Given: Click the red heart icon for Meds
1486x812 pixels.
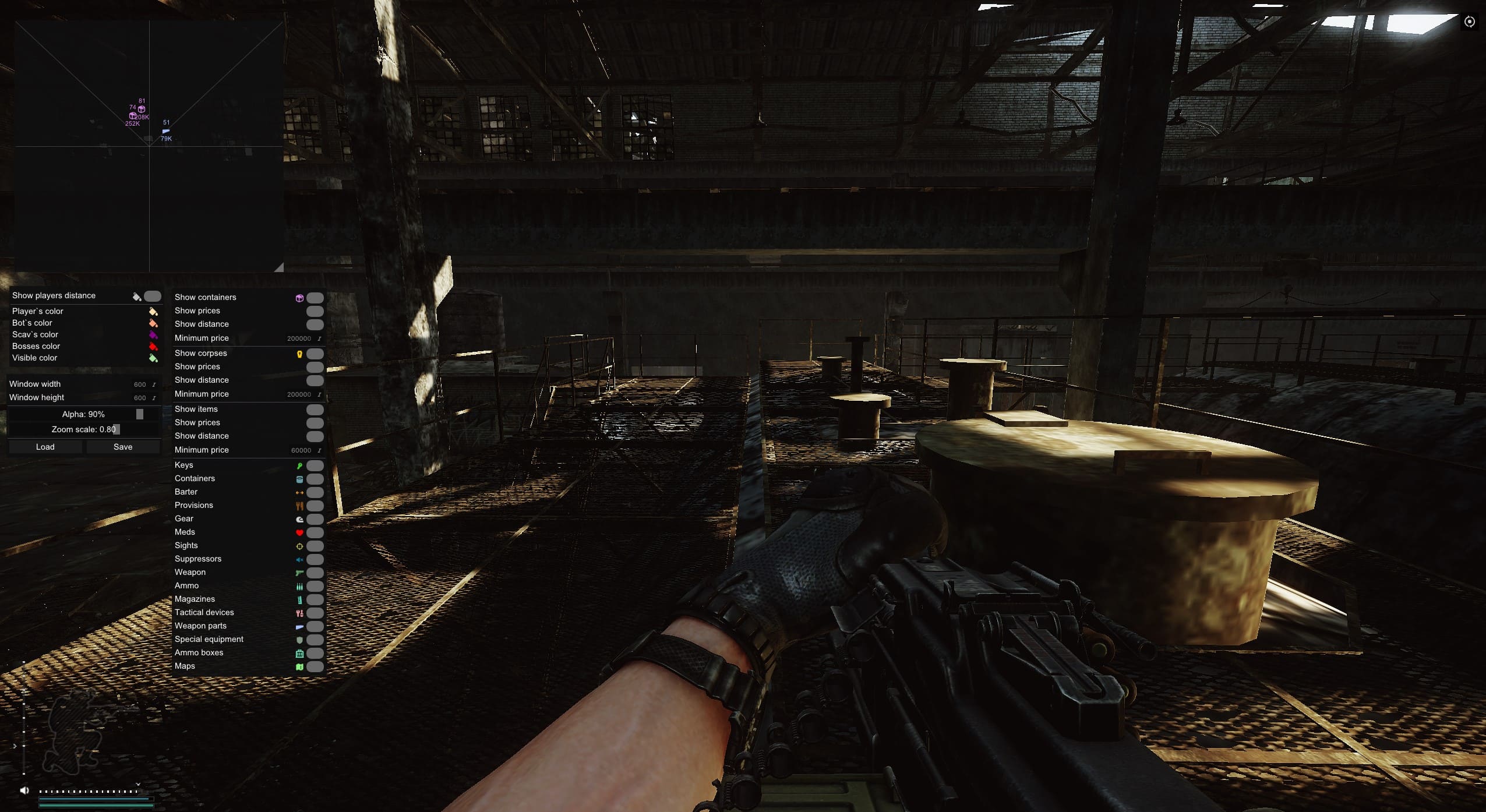Looking at the screenshot, I should click(299, 532).
